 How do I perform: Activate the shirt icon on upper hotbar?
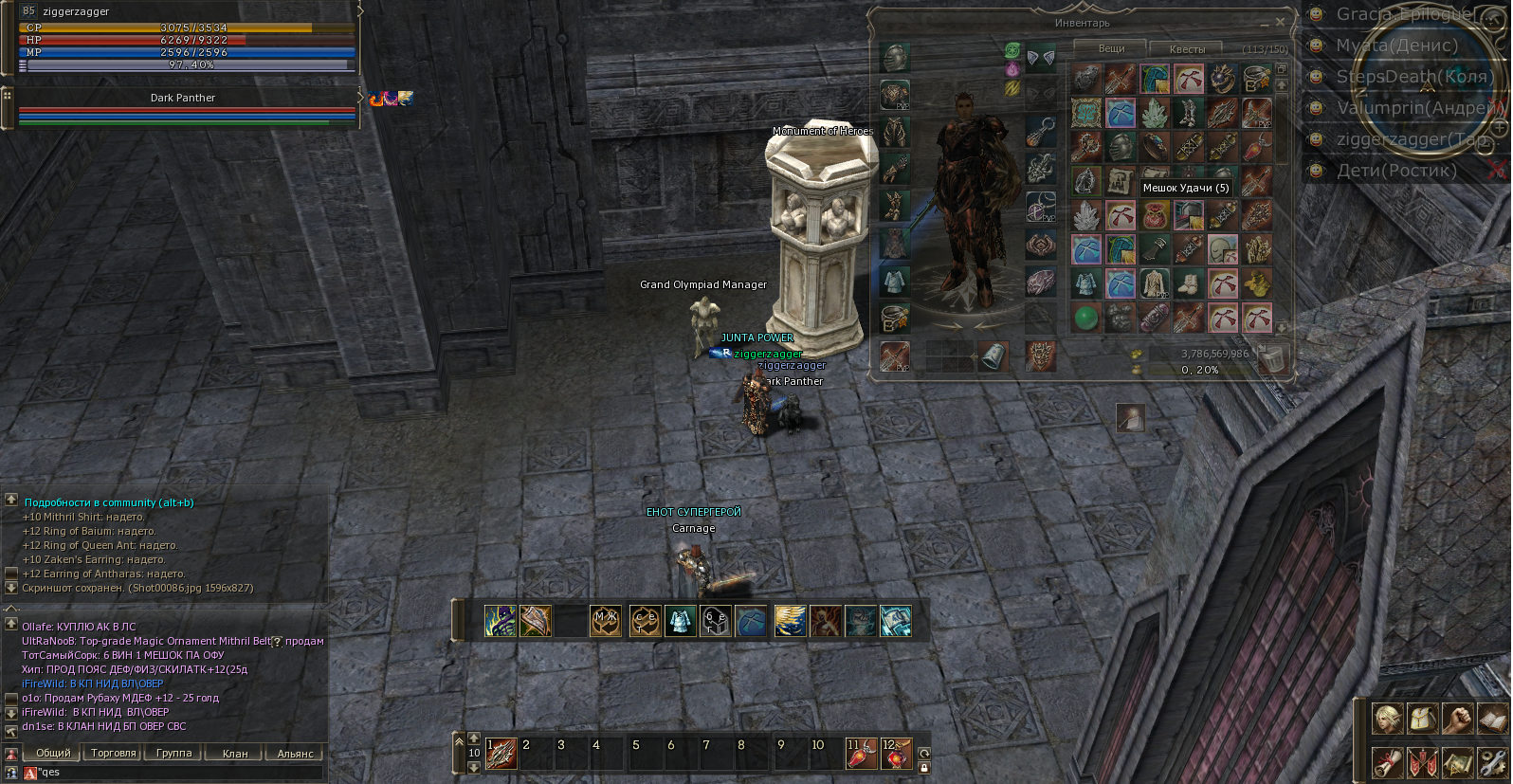click(x=680, y=621)
